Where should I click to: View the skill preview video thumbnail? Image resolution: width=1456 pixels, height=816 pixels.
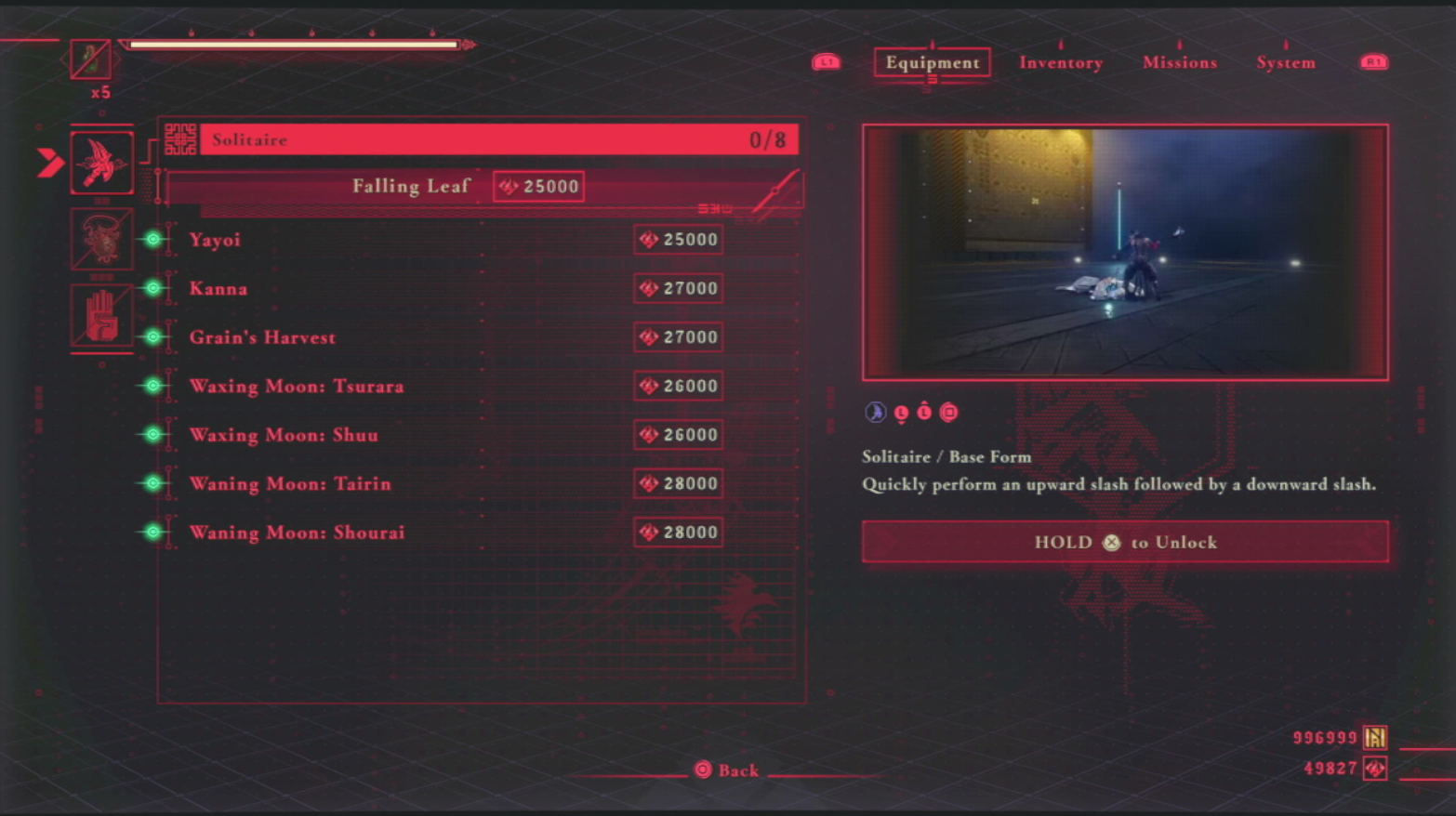pos(1125,252)
